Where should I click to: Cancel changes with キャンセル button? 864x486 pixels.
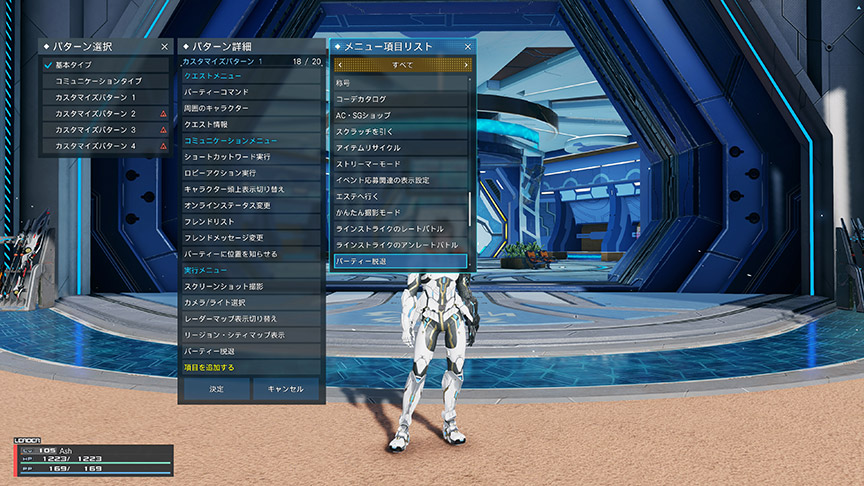[x=286, y=388]
